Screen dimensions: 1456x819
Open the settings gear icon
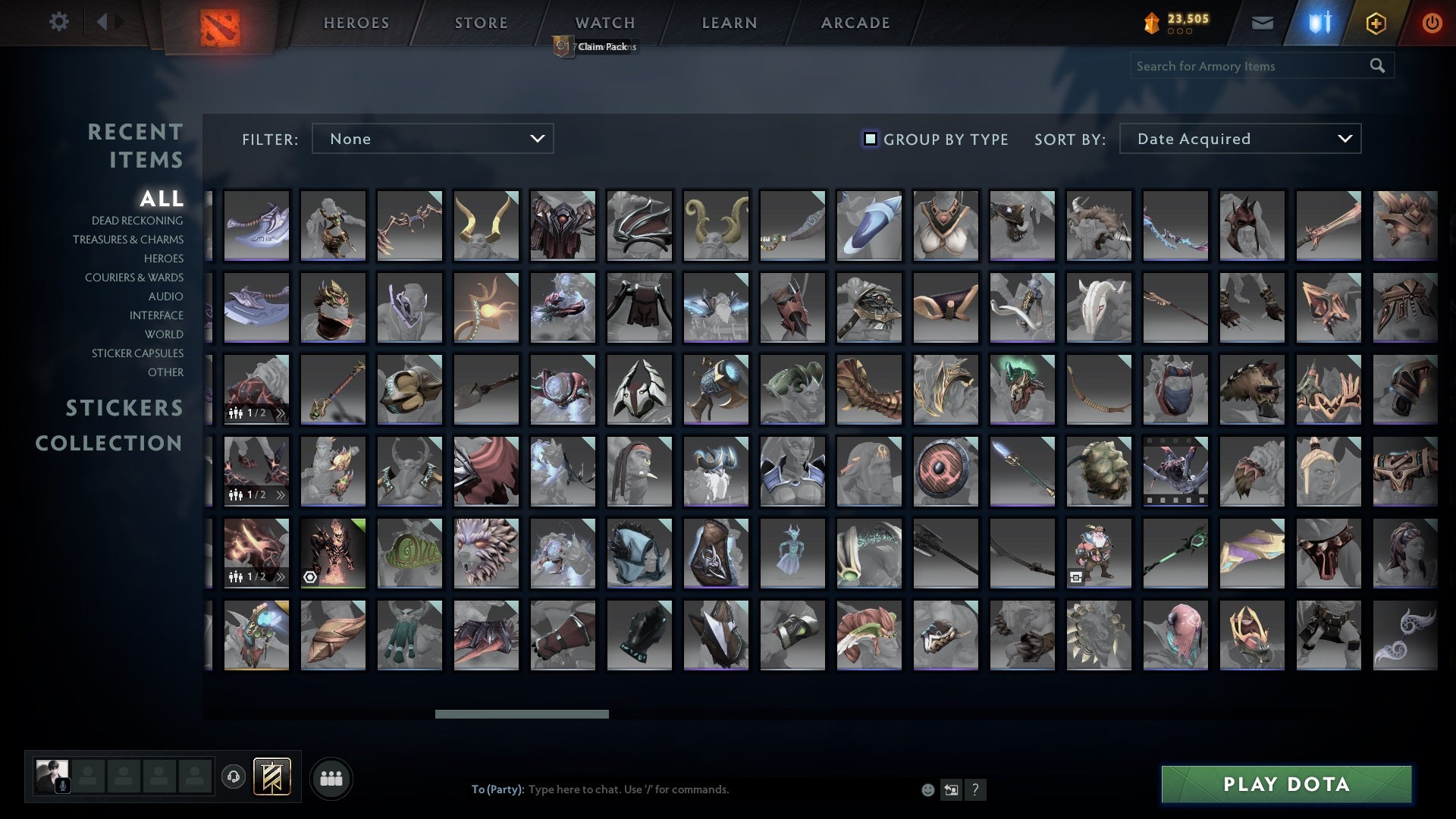[x=59, y=22]
